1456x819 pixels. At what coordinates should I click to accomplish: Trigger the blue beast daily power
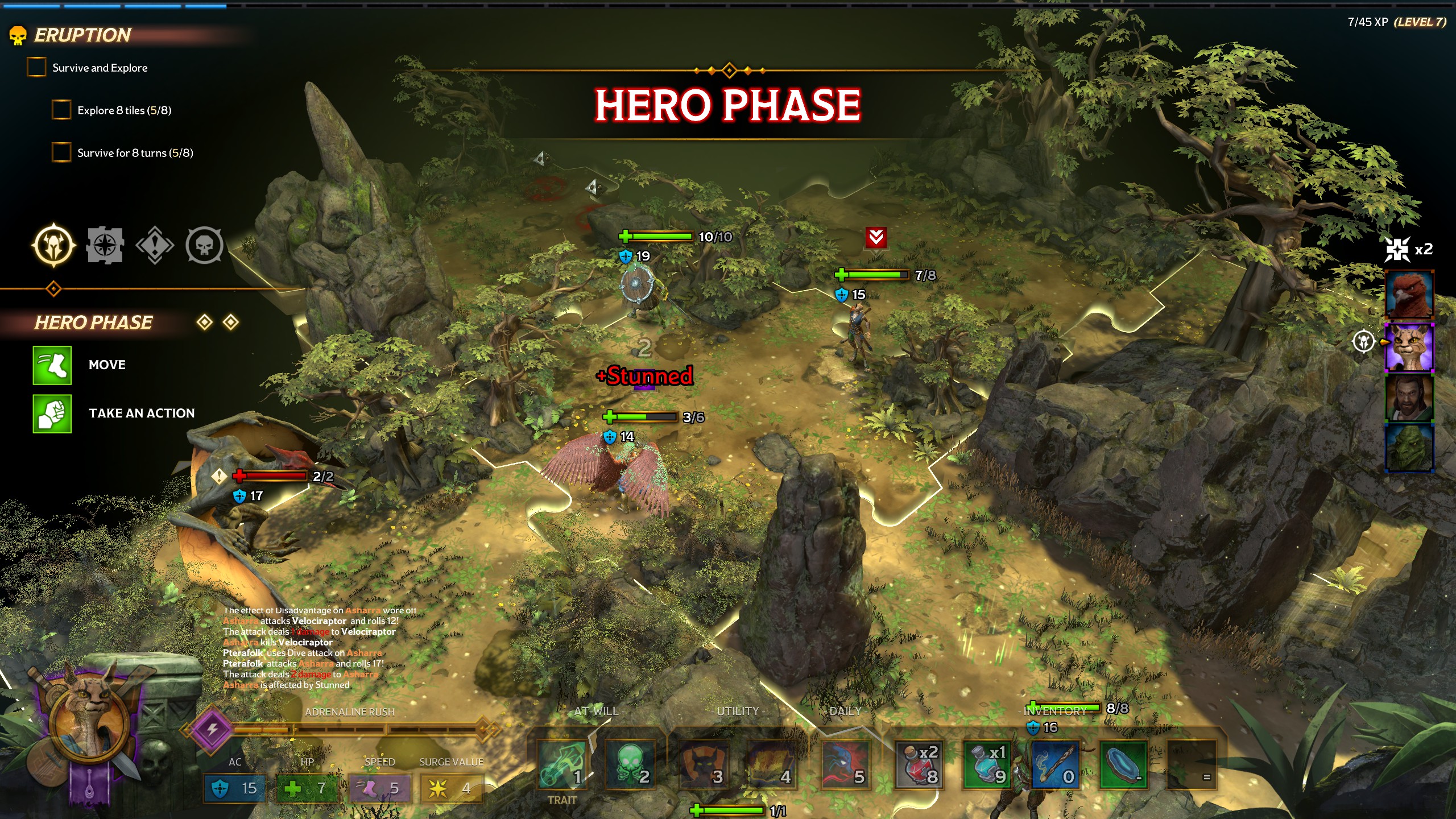[x=846, y=765]
